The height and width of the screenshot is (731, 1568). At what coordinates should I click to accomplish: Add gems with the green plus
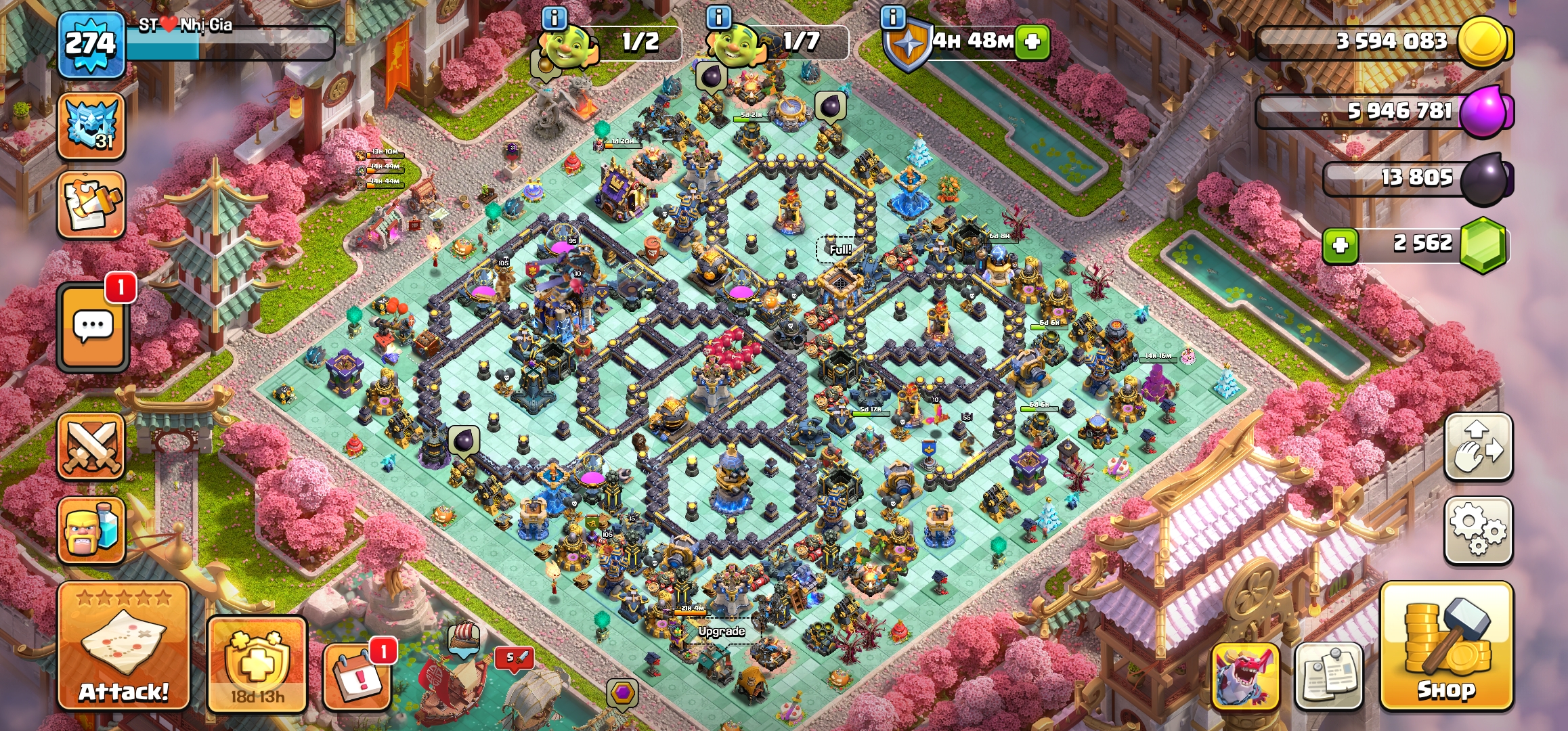pyautogui.click(x=1341, y=245)
